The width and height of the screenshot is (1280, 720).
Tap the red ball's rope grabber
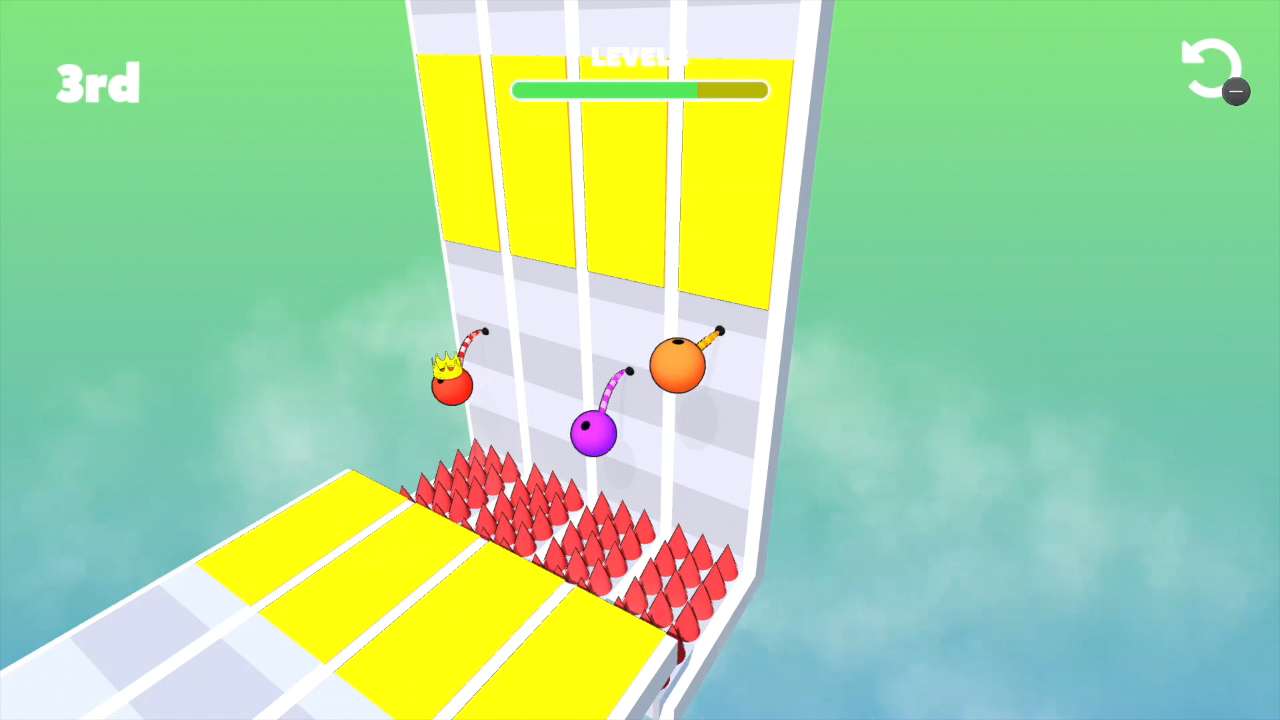click(483, 331)
